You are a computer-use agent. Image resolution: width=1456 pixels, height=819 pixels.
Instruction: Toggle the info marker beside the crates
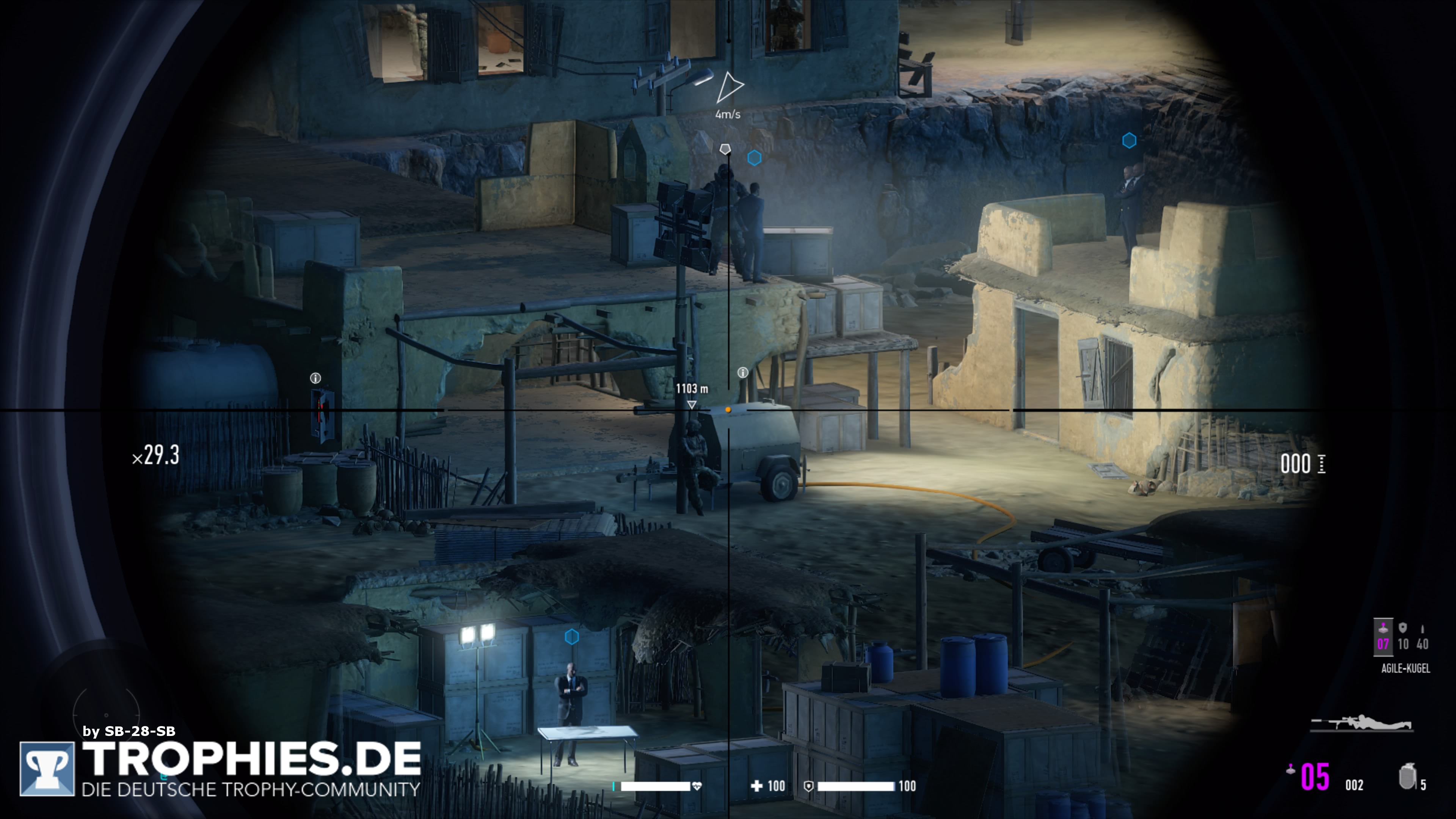tap(743, 372)
